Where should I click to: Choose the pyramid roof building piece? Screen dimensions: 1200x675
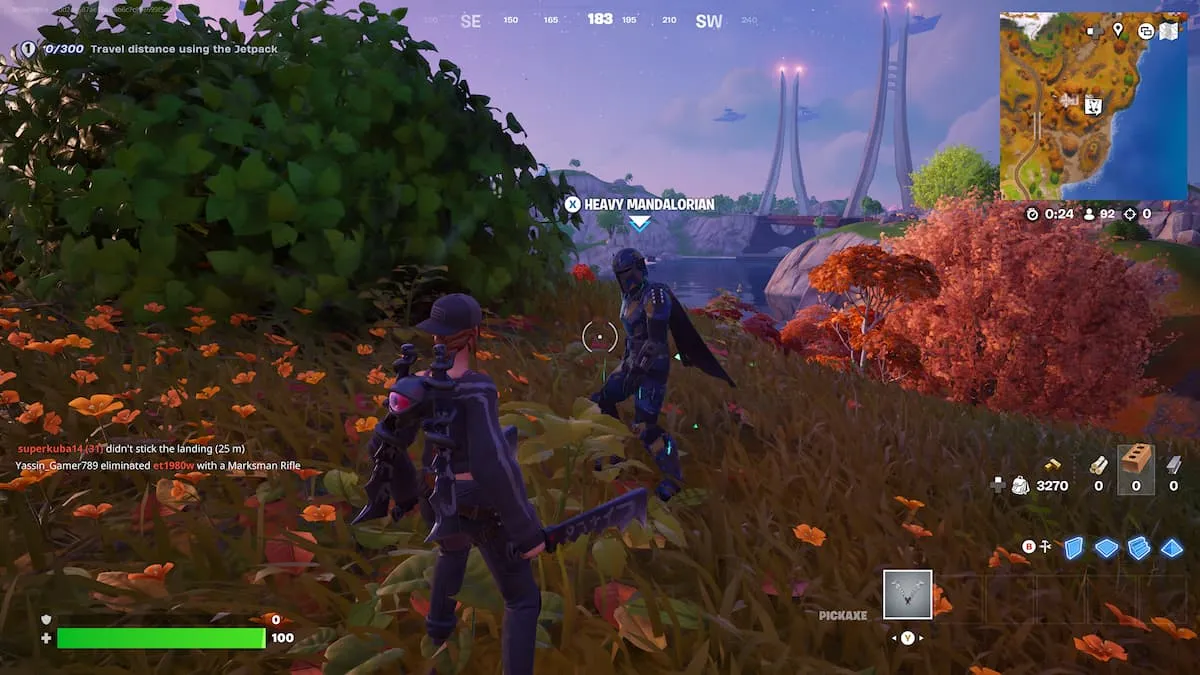(x=1171, y=547)
